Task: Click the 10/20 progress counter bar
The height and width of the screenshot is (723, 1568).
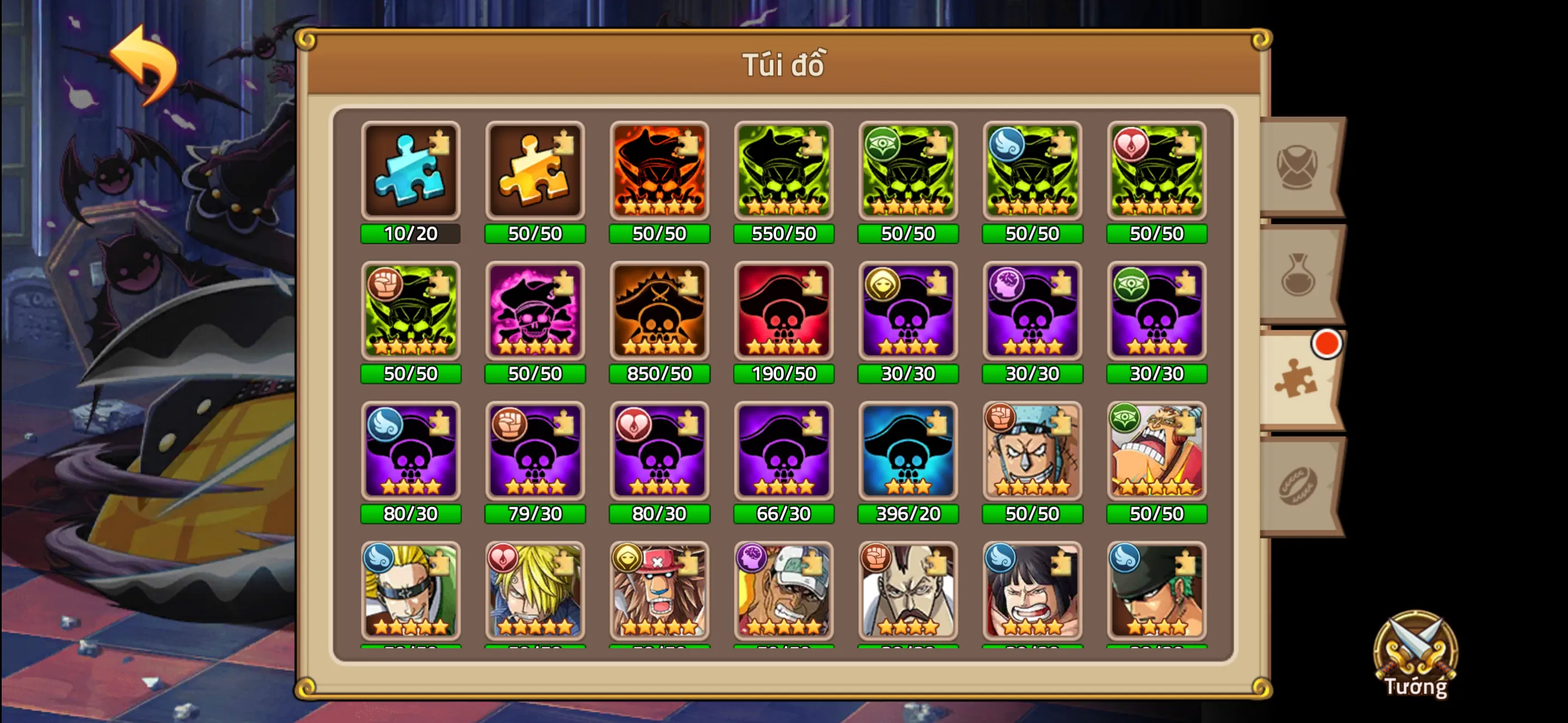Action: pos(411,233)
